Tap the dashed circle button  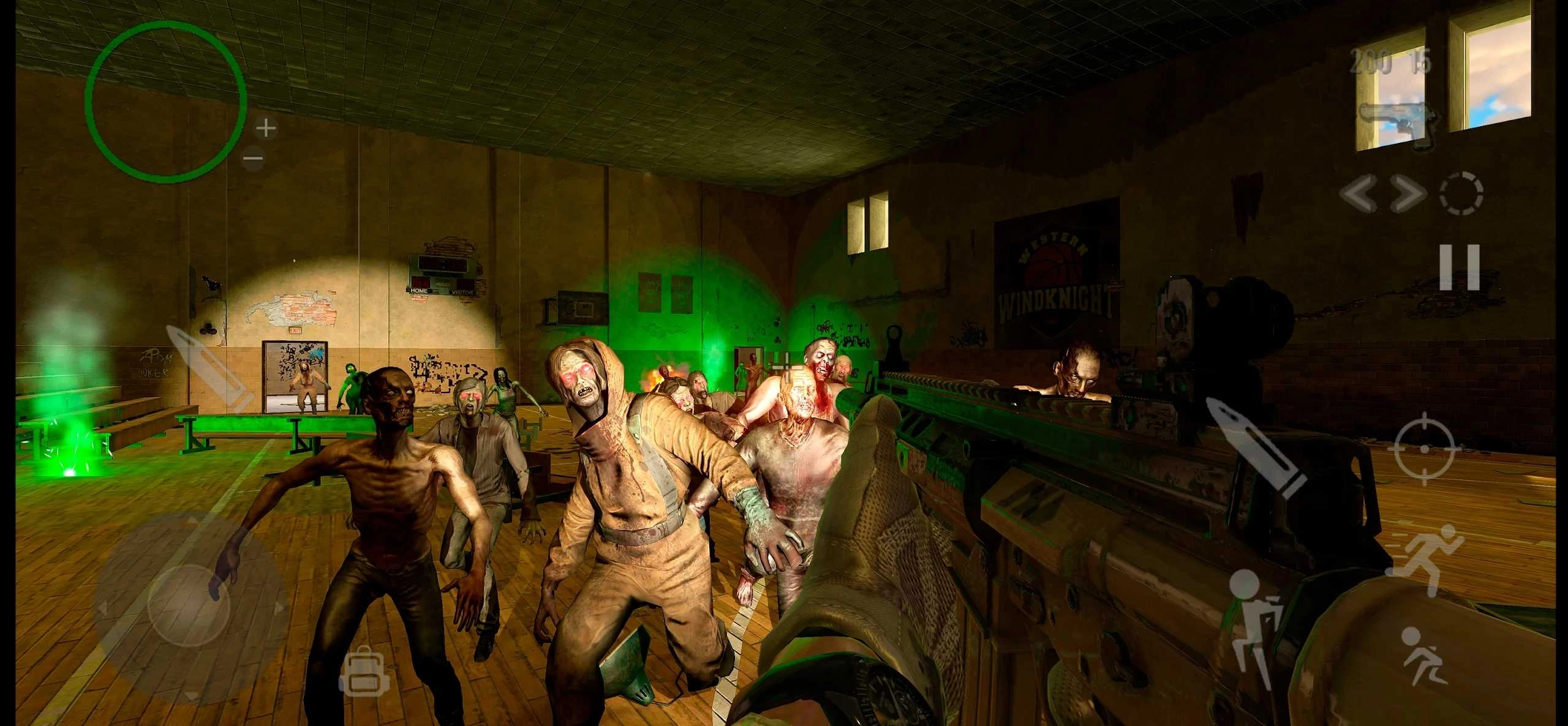[x=1461, y=193]
